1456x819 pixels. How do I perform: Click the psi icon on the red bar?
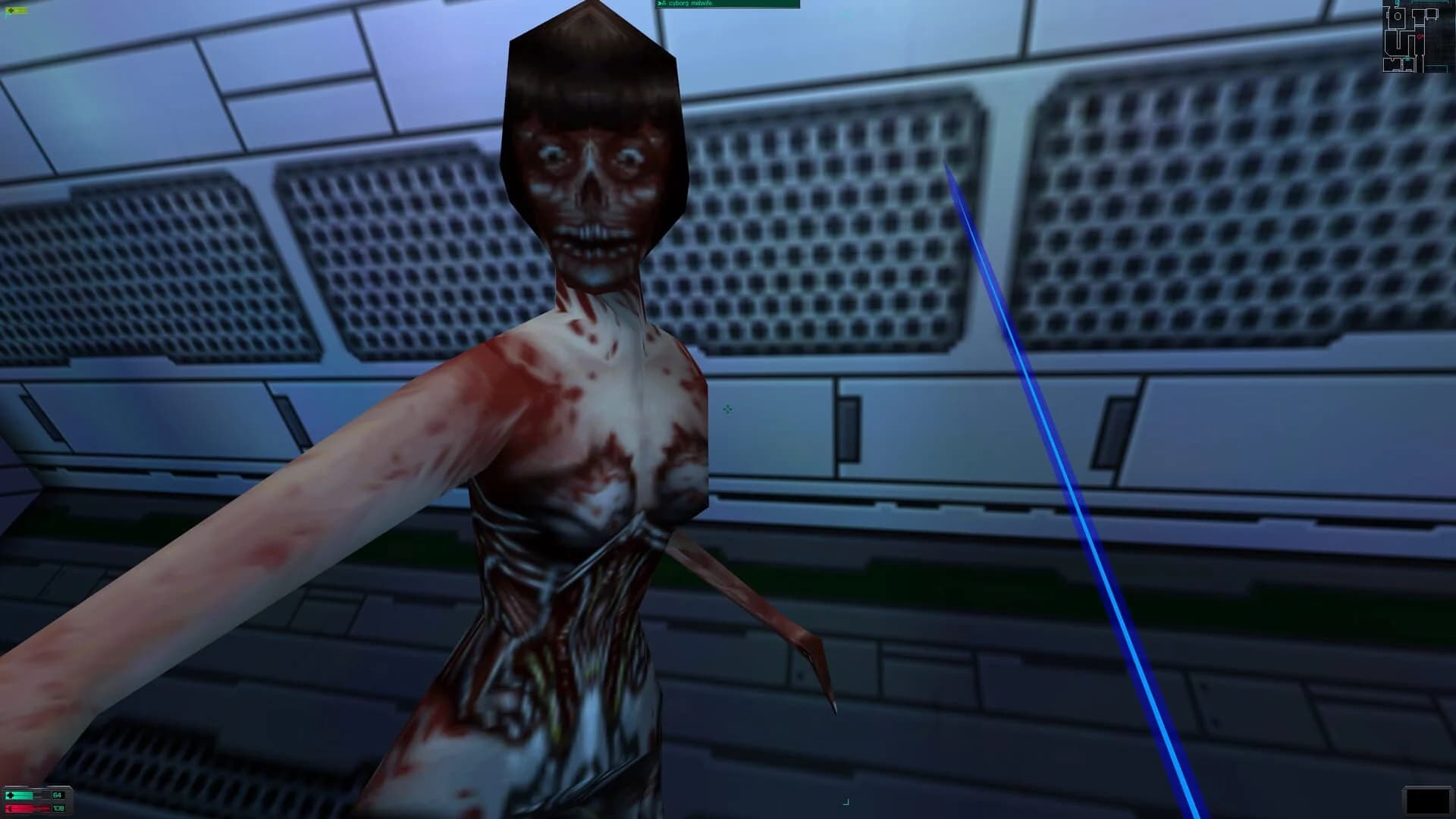(x=10, y=808)
